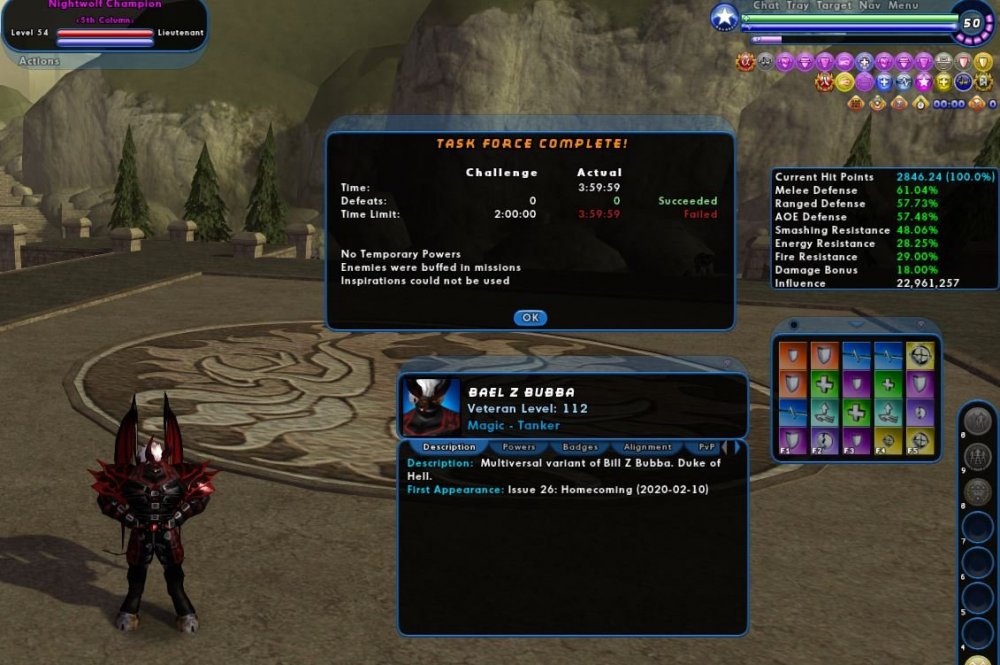Open the Badges tab

580,447
